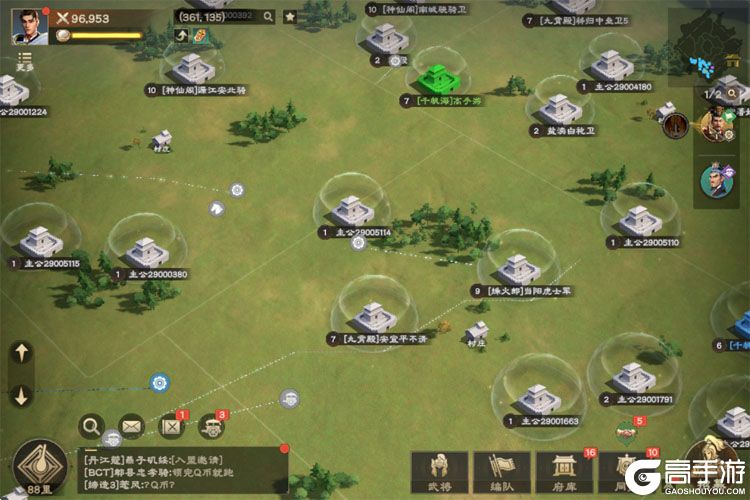
Task: Open the chat message box
Action: 183,469
